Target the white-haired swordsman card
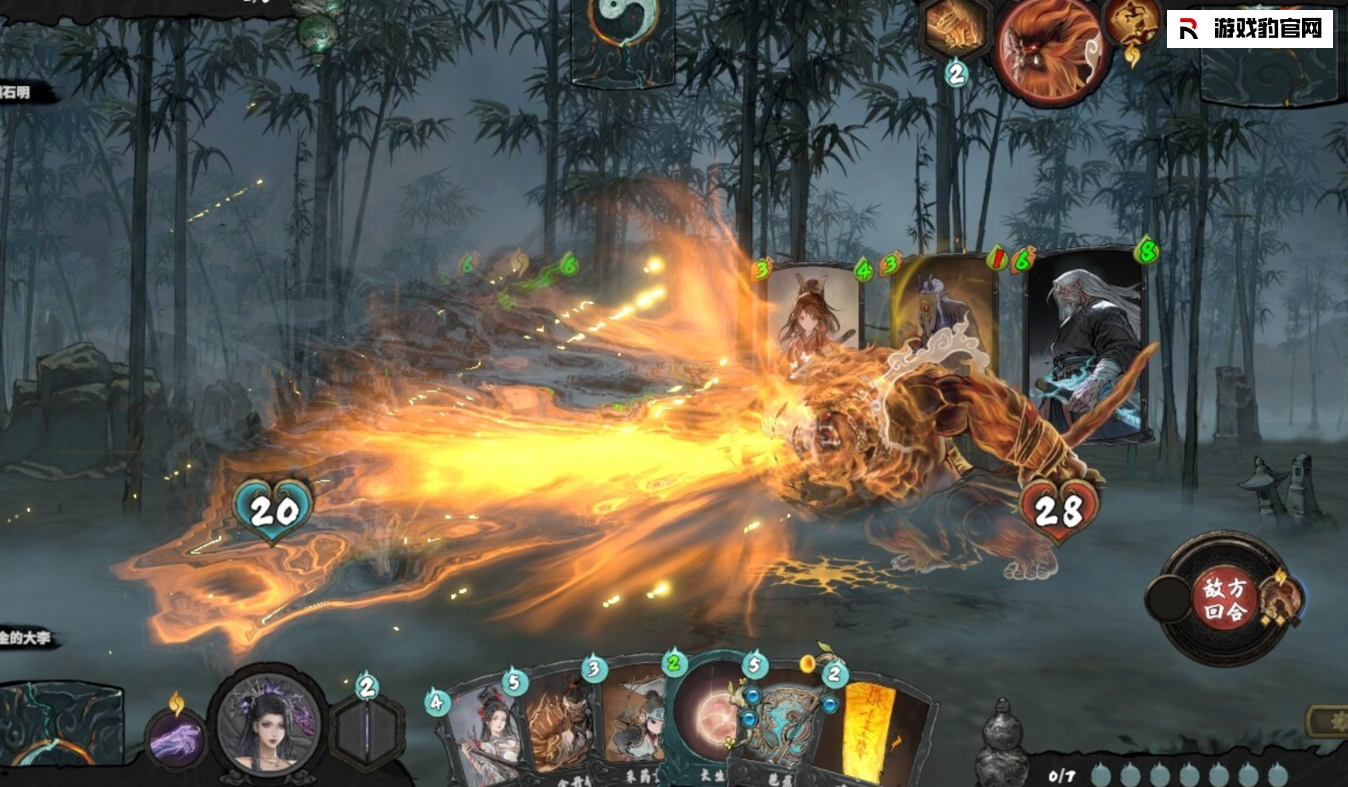Viewport: 1348px width, 787px height. [x=1087, y=343]
